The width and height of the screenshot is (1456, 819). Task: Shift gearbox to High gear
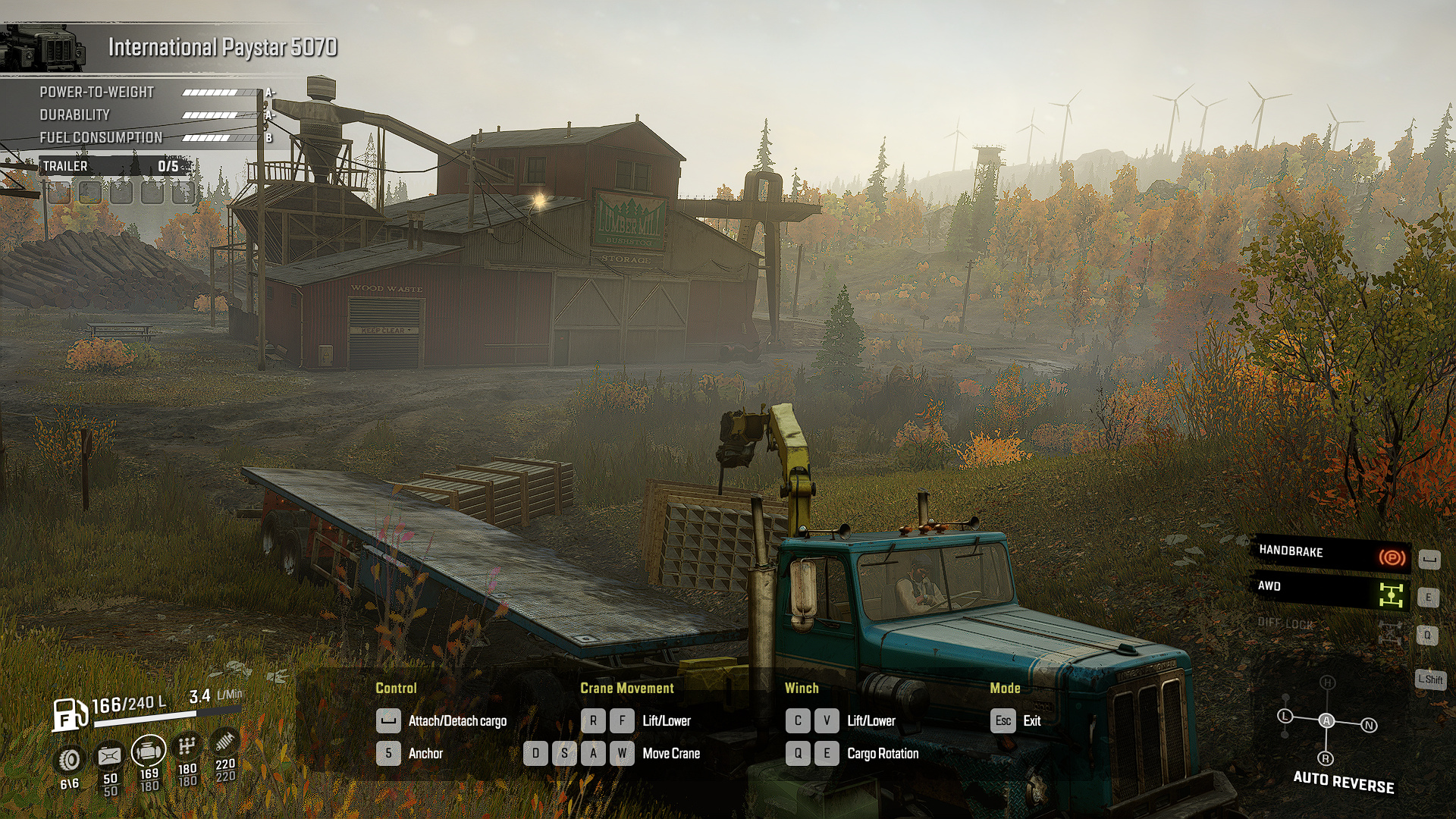click(x=1327, y=682)
